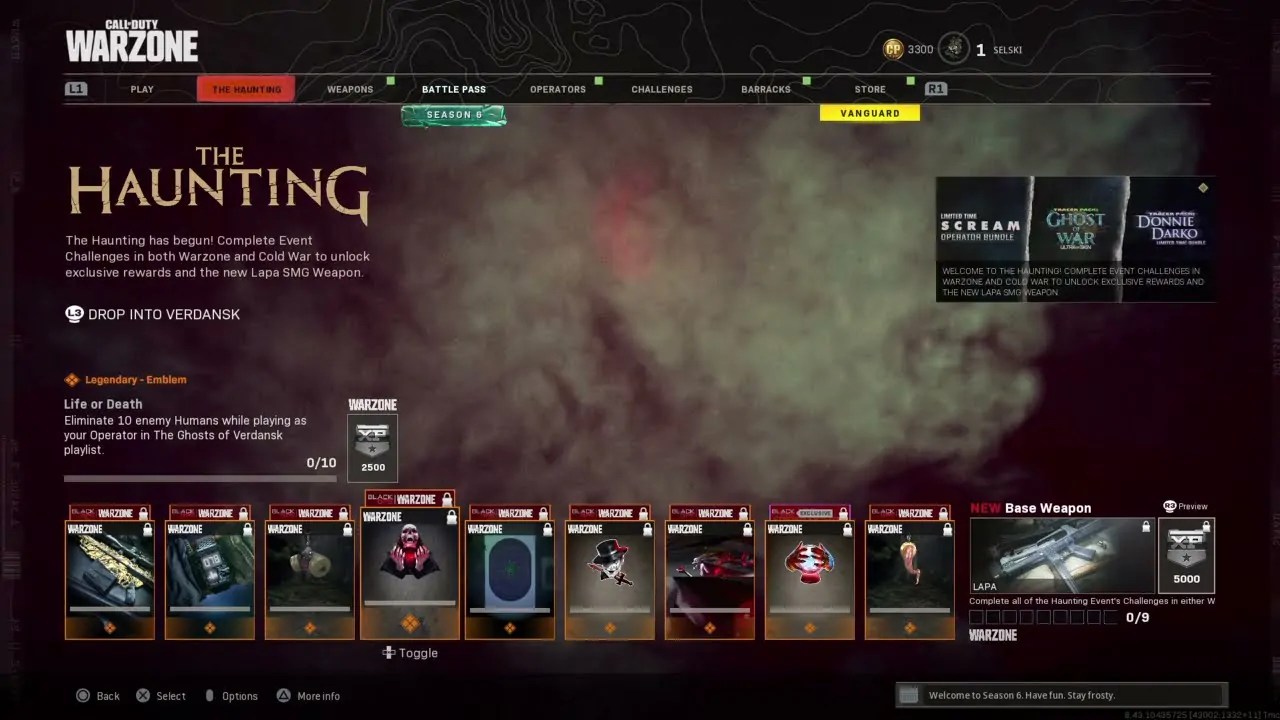Image resolution: width=1280 pixels, height=720 pixels.
Task: Click the Life or Death challenge progress bar
Action: [200, 479]
